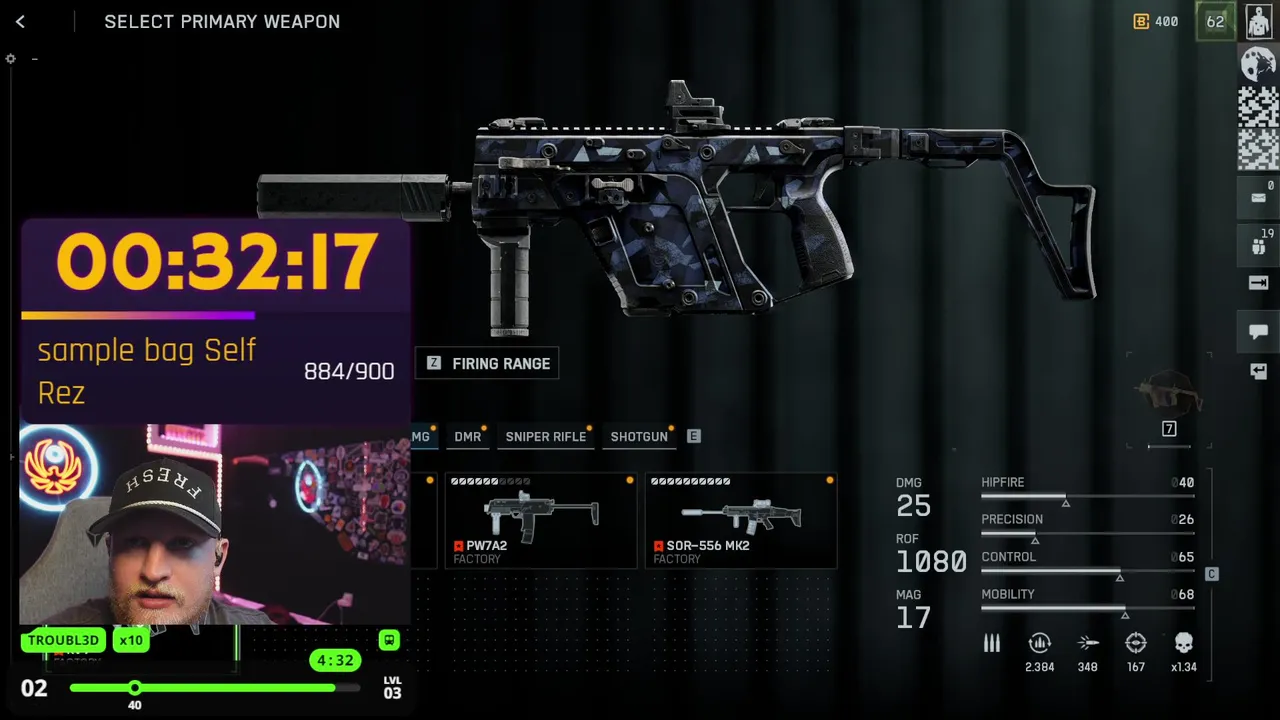Click the arrow-to-bar collapse icon

[1258, 283]
